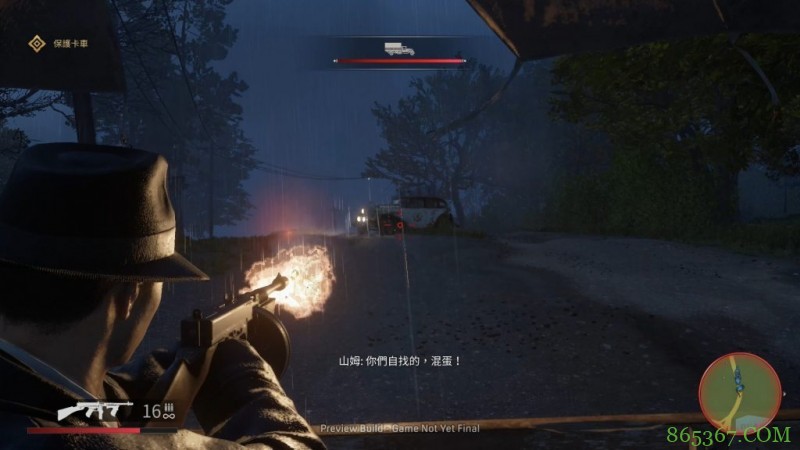Screen dimensions: 800x450
Task: Select the Tommy gun weapon icon
Action: [x=95, y=410]
